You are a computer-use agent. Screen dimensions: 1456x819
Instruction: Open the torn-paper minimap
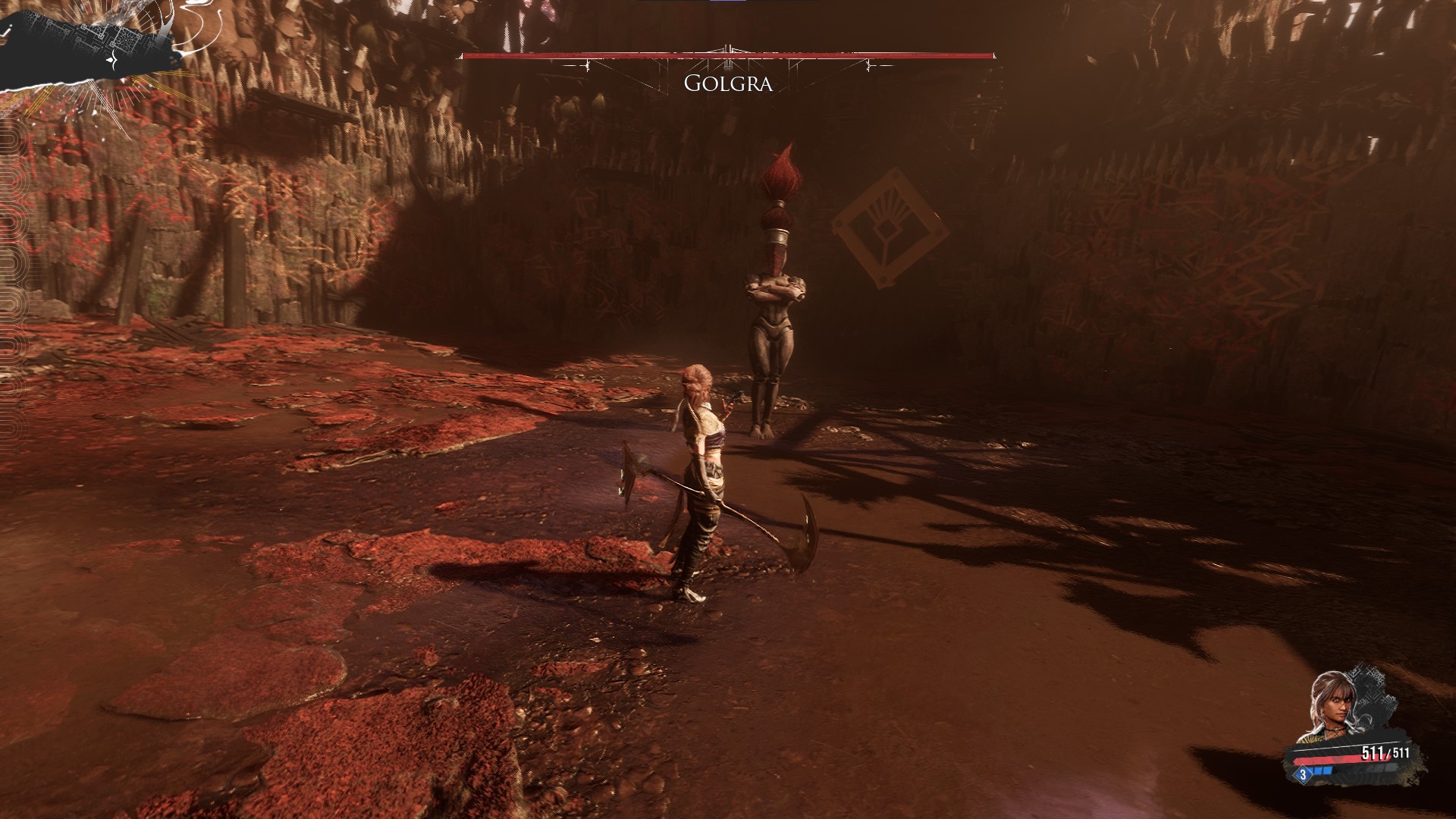coord(91,44)
